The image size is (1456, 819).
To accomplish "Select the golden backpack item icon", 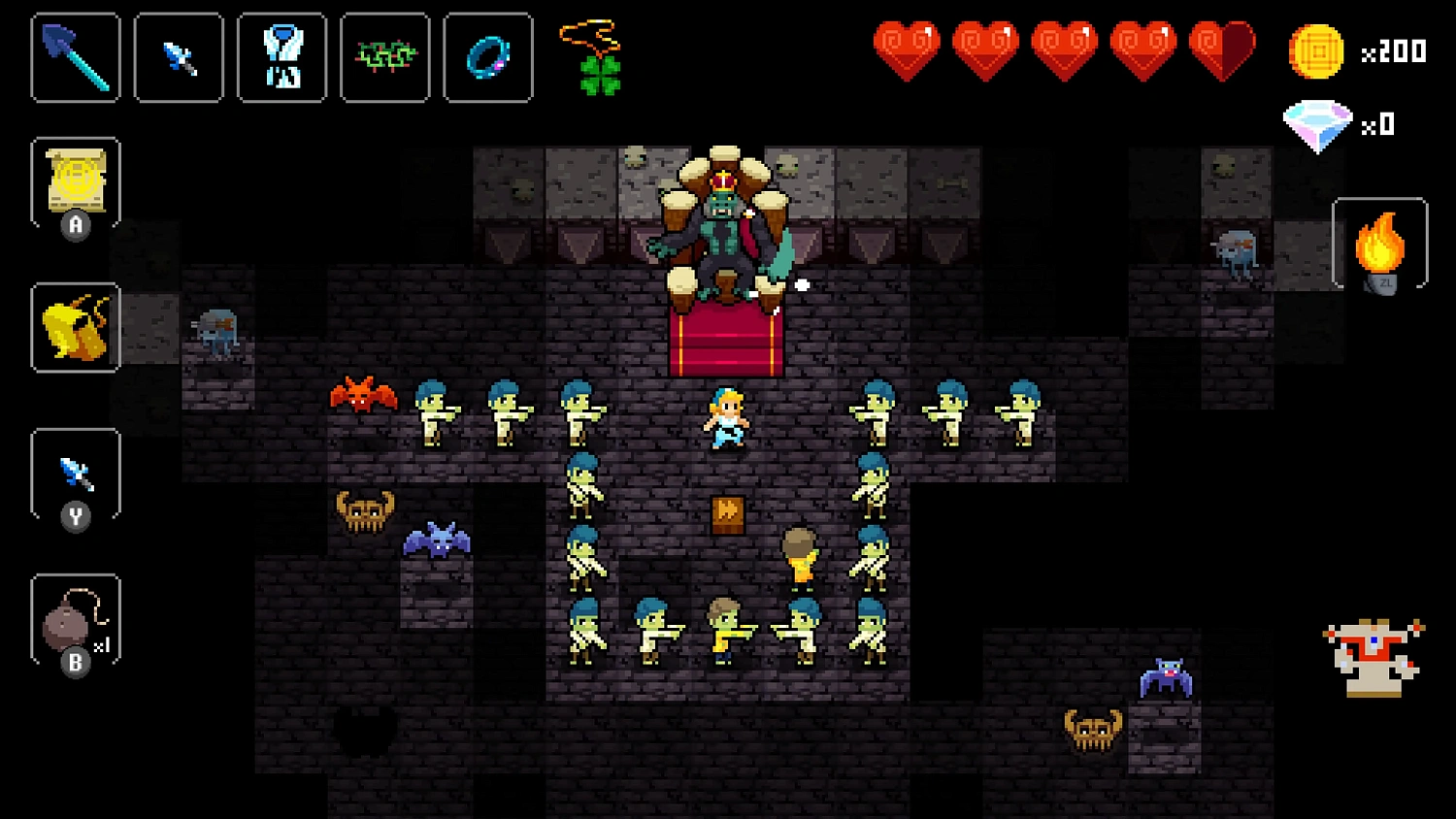I will 76,328.
